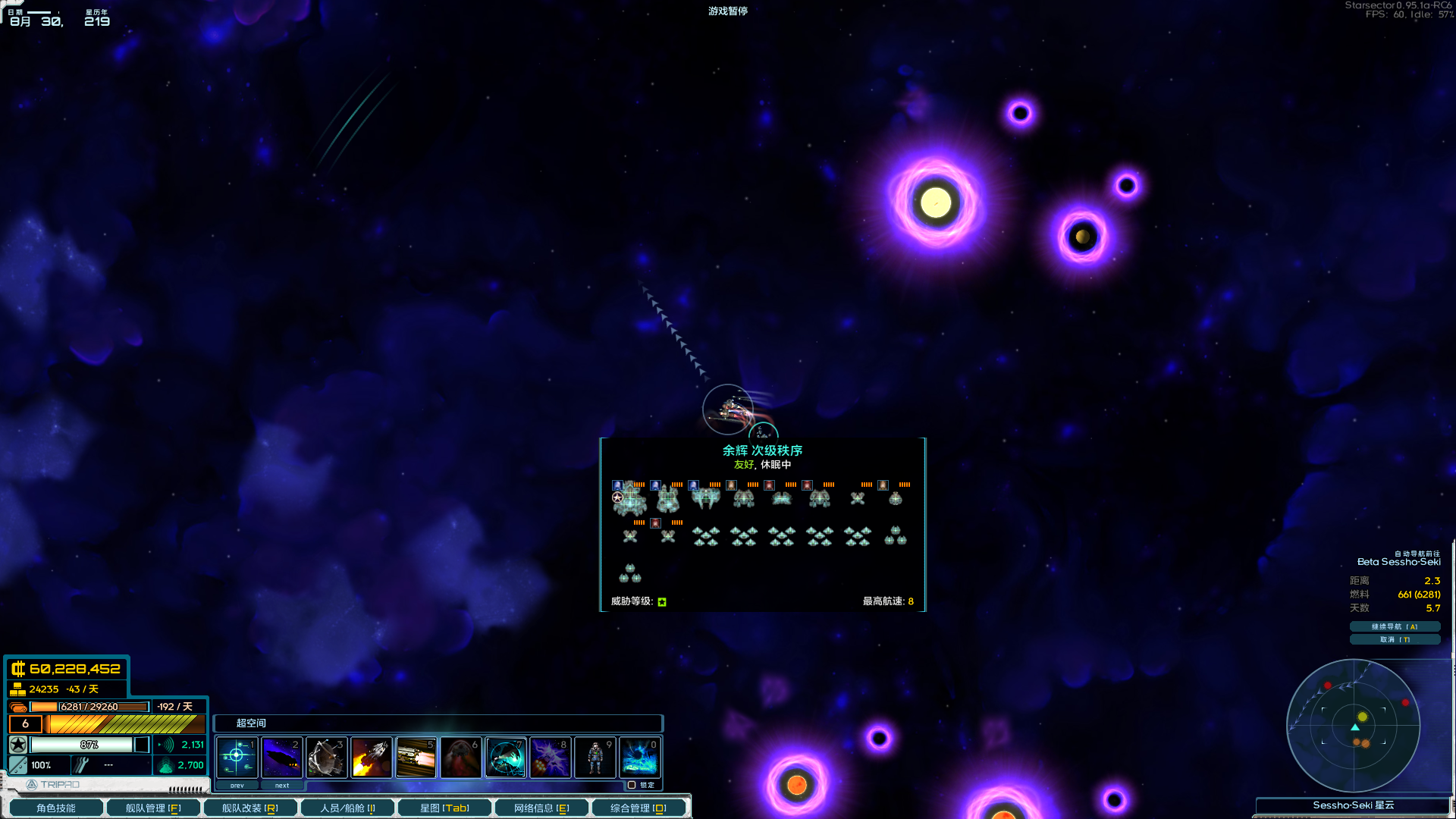Toggle the lightning ability in slot 8
Viewport: 1456px width, 819px height.
point(551,757)
